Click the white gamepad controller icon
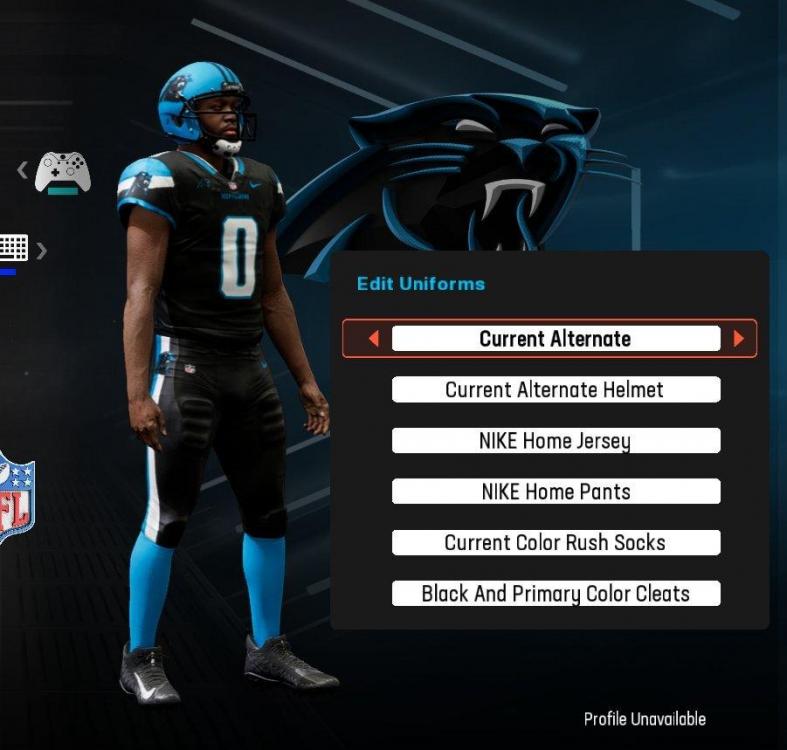This screenshot has width=787, height=750. (63, 173)
